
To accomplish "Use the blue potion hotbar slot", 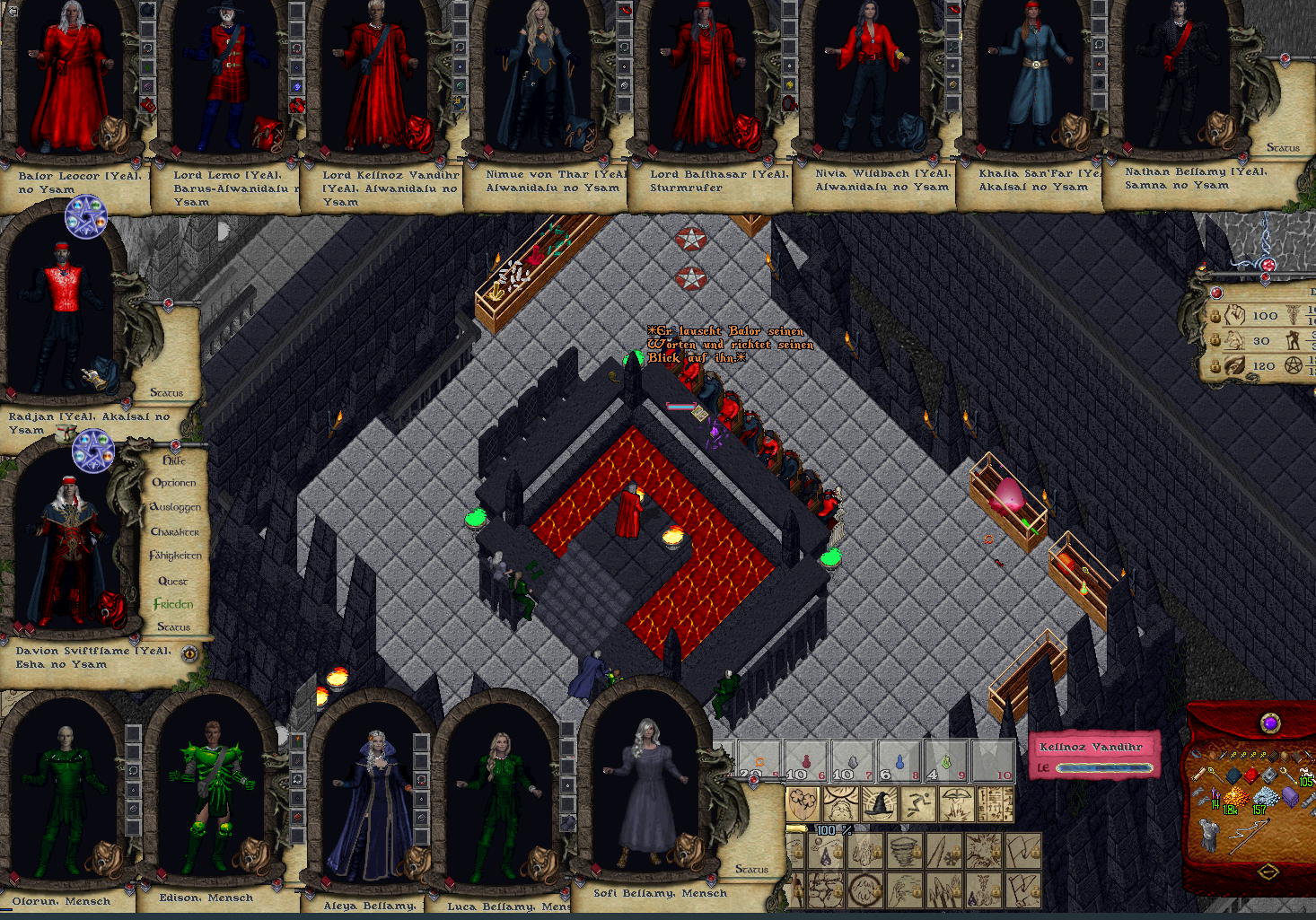I will [899, 761].
